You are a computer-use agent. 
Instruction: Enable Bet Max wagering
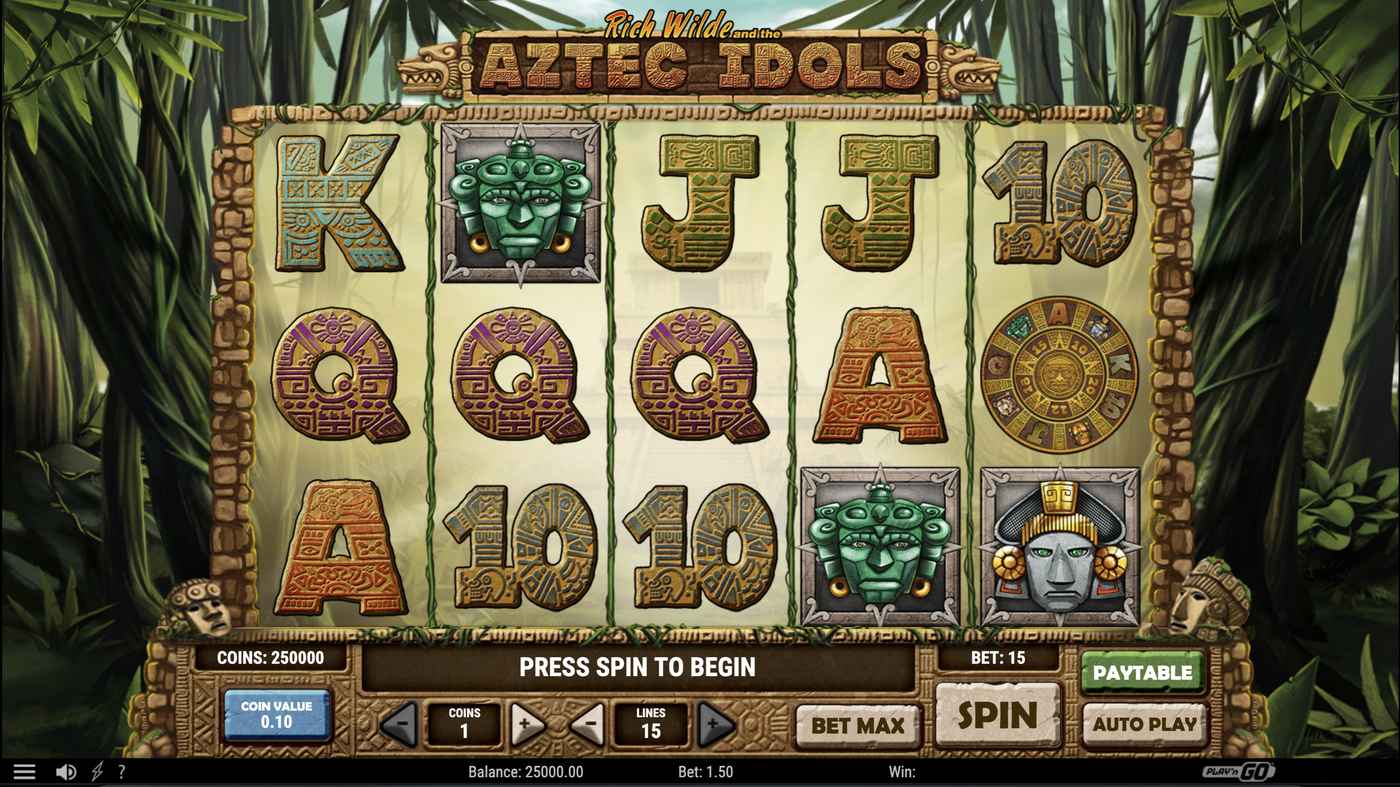pyautogui.click(x=856, y=725)
